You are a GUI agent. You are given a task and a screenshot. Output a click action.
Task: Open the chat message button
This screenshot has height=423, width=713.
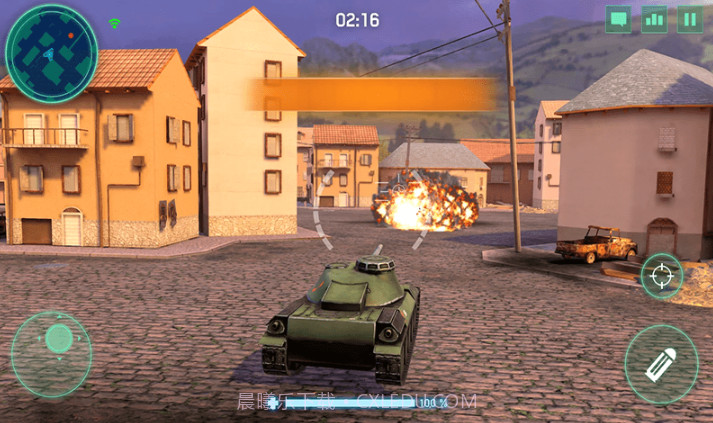[x=618, y=19]
